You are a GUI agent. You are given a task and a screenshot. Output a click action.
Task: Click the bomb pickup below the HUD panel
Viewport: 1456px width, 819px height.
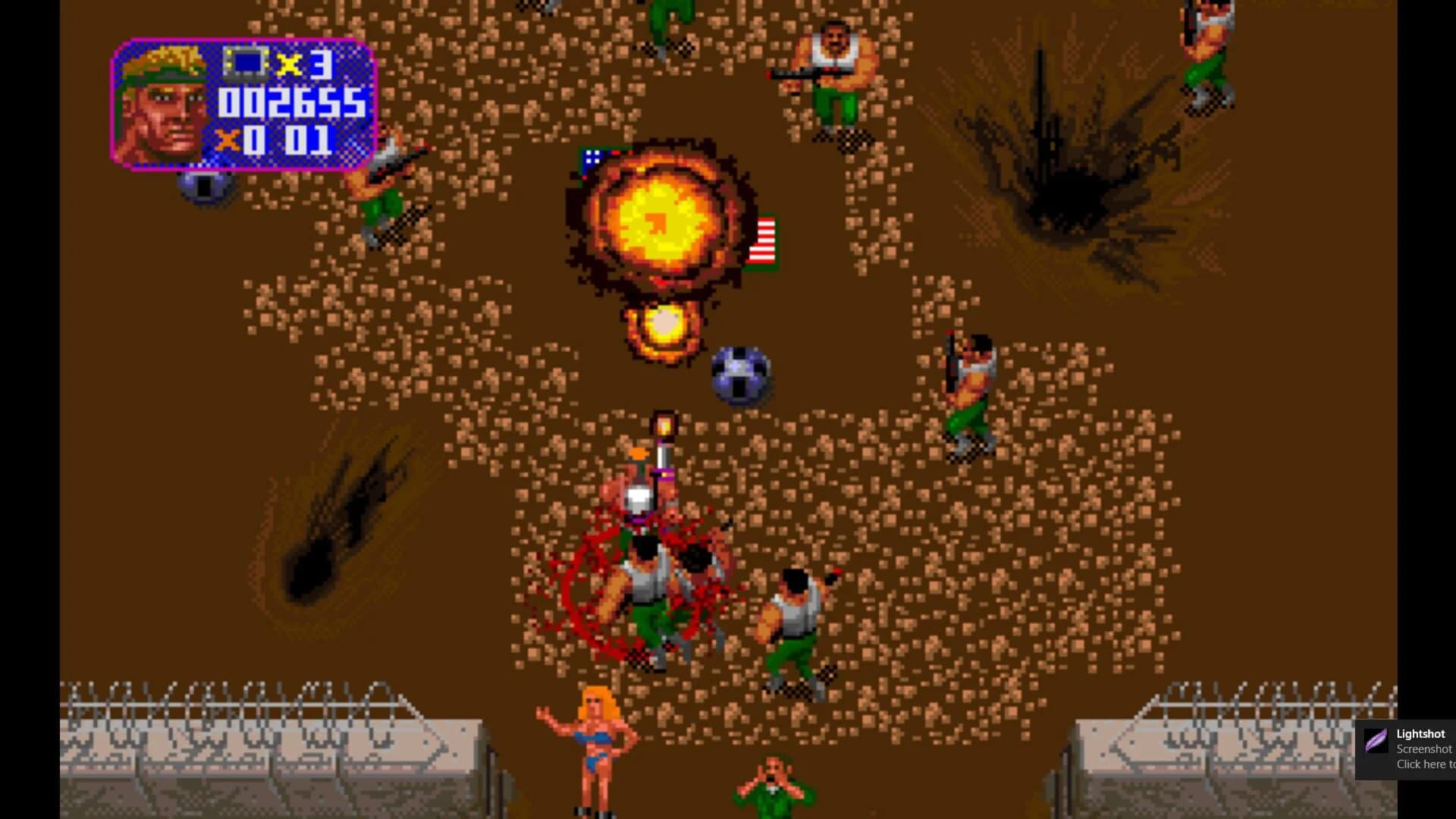click(x=202, y=190)
